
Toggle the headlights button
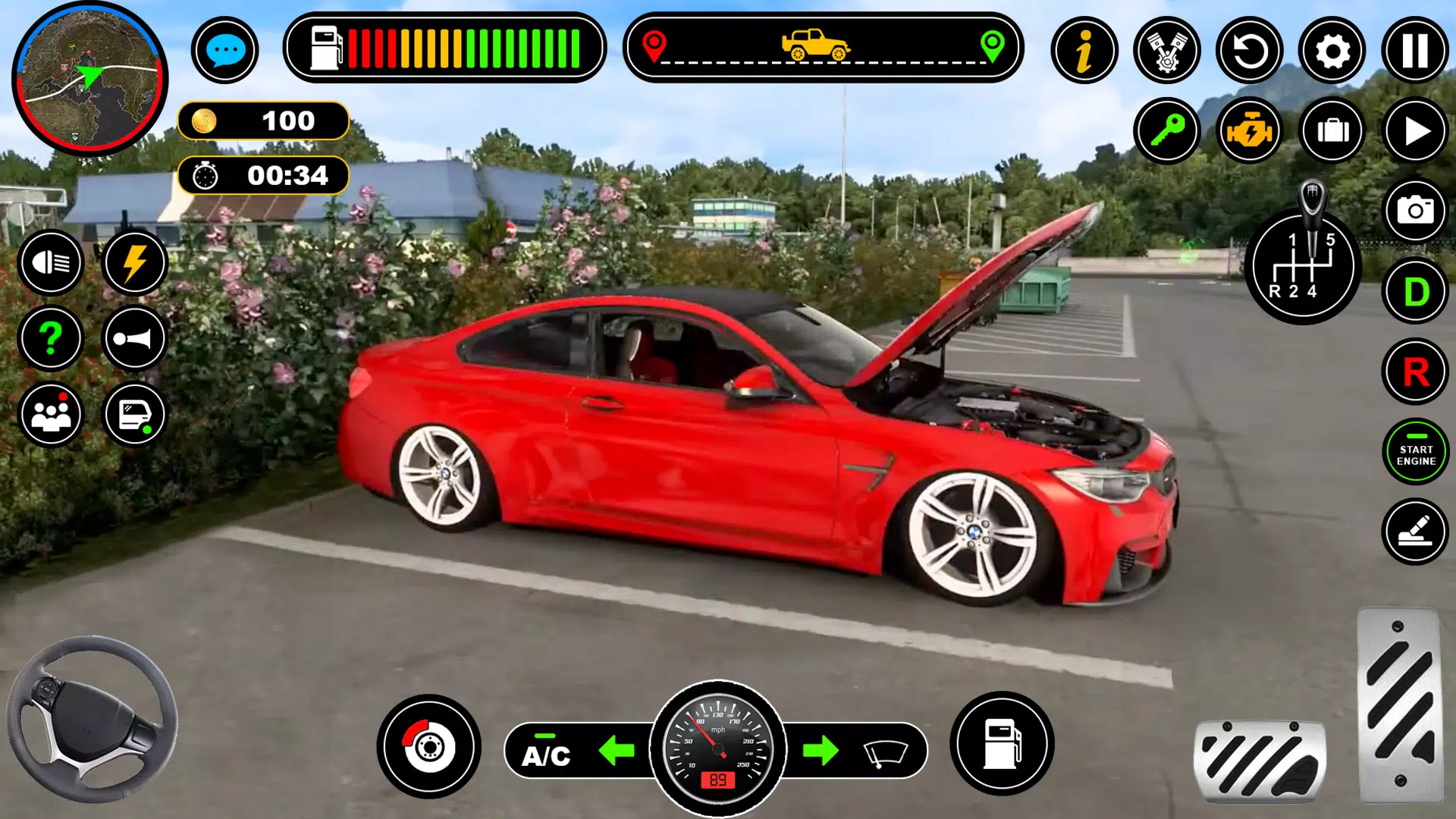pos(51,262)
